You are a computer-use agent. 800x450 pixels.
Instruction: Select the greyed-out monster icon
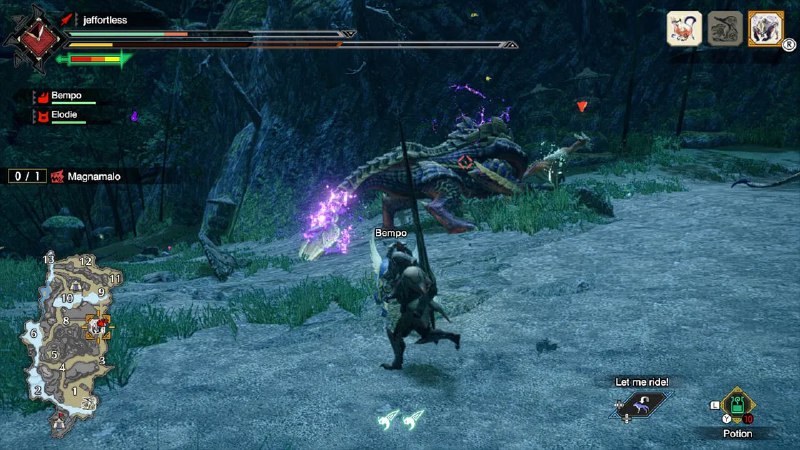tap(725, 28)
